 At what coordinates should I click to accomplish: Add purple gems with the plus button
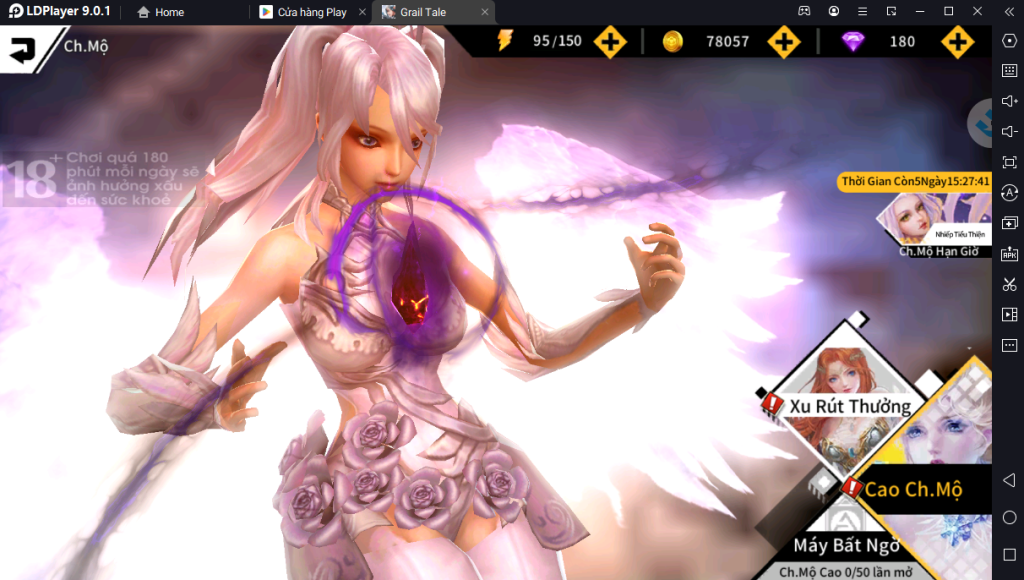pyautogui.click(x=957, y=42)
